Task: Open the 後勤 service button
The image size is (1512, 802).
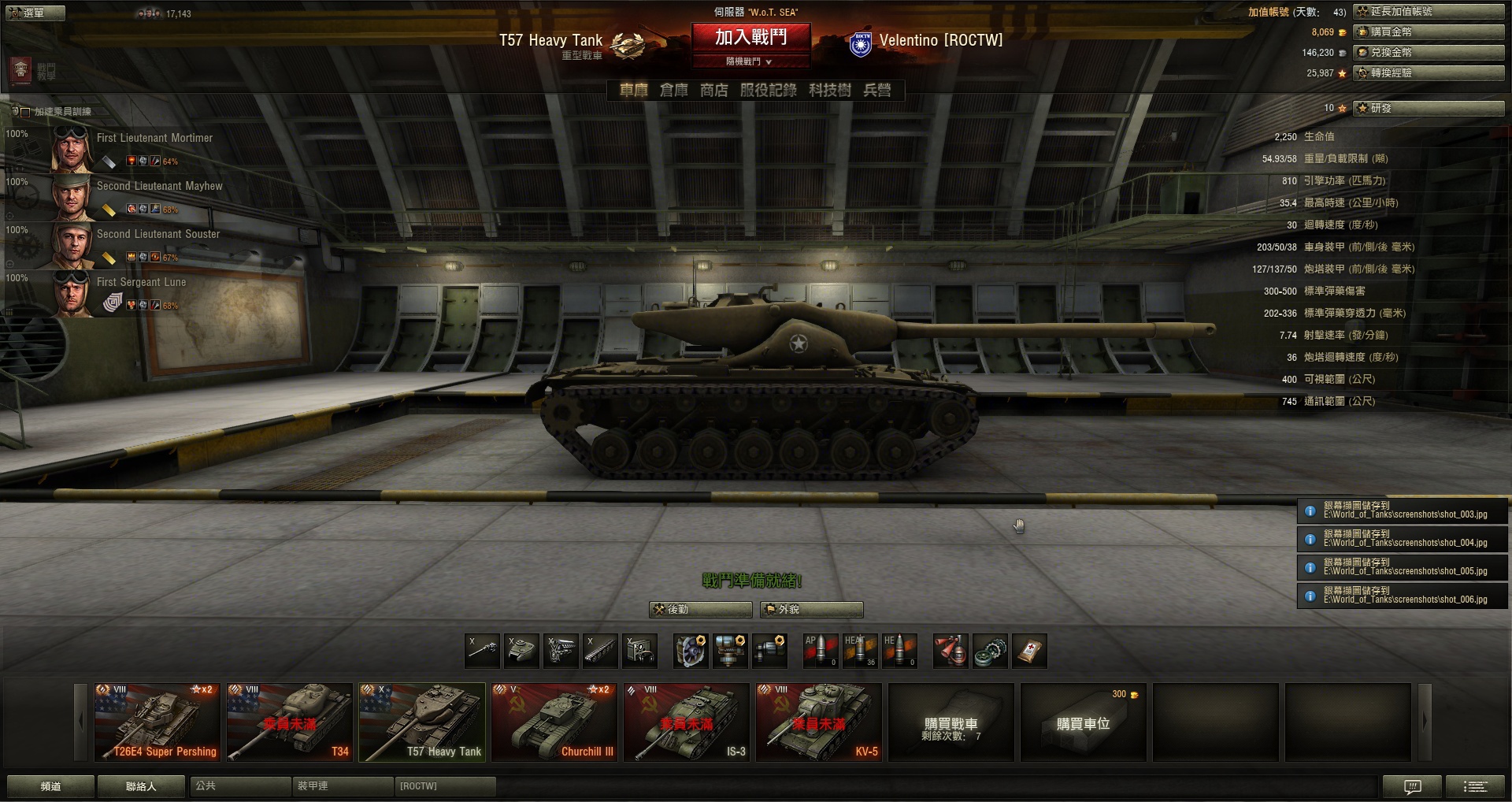Action: coord(700,609)
